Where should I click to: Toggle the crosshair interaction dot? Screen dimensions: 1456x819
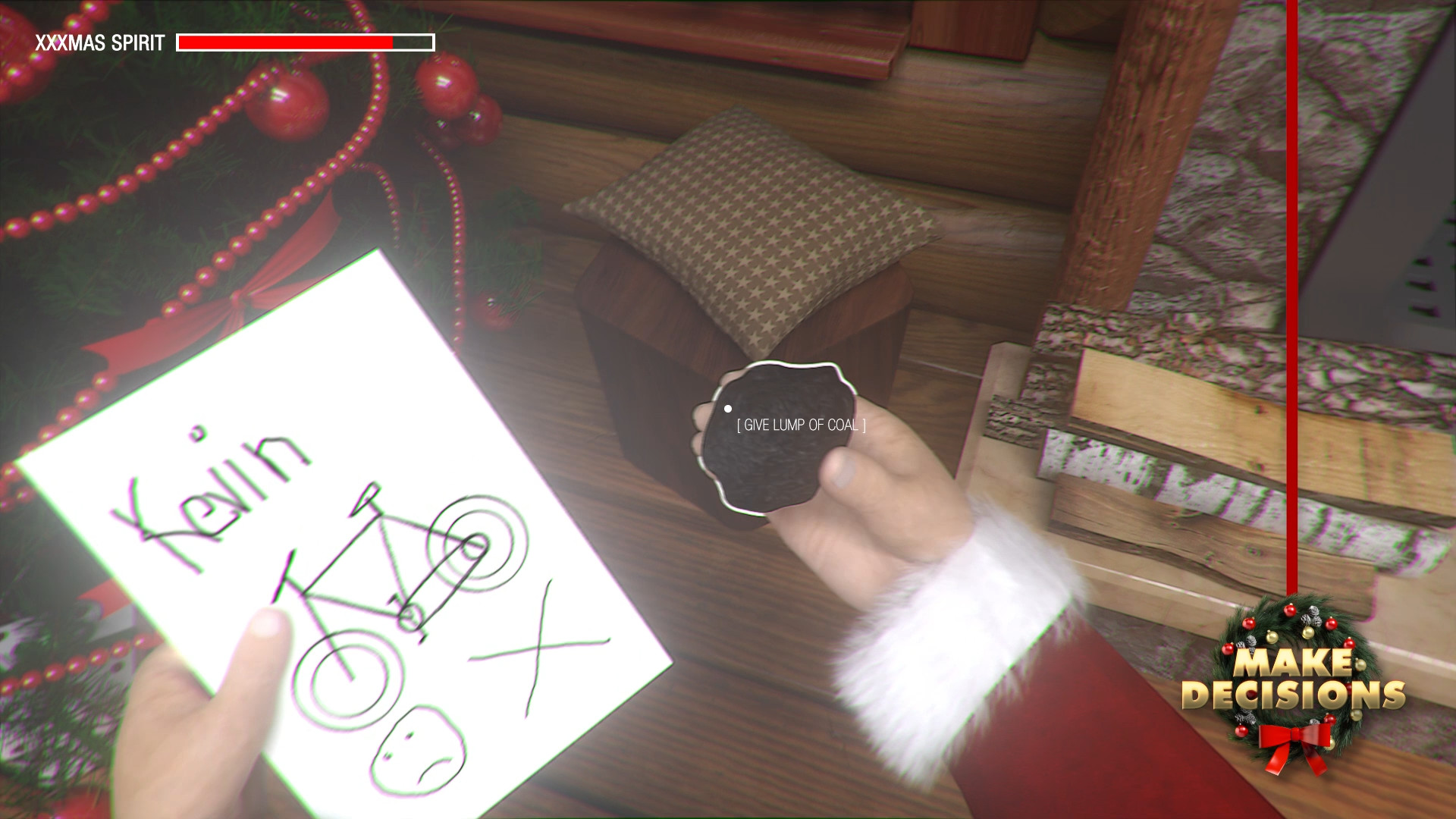pyautogui.click(x=730, y=407)
